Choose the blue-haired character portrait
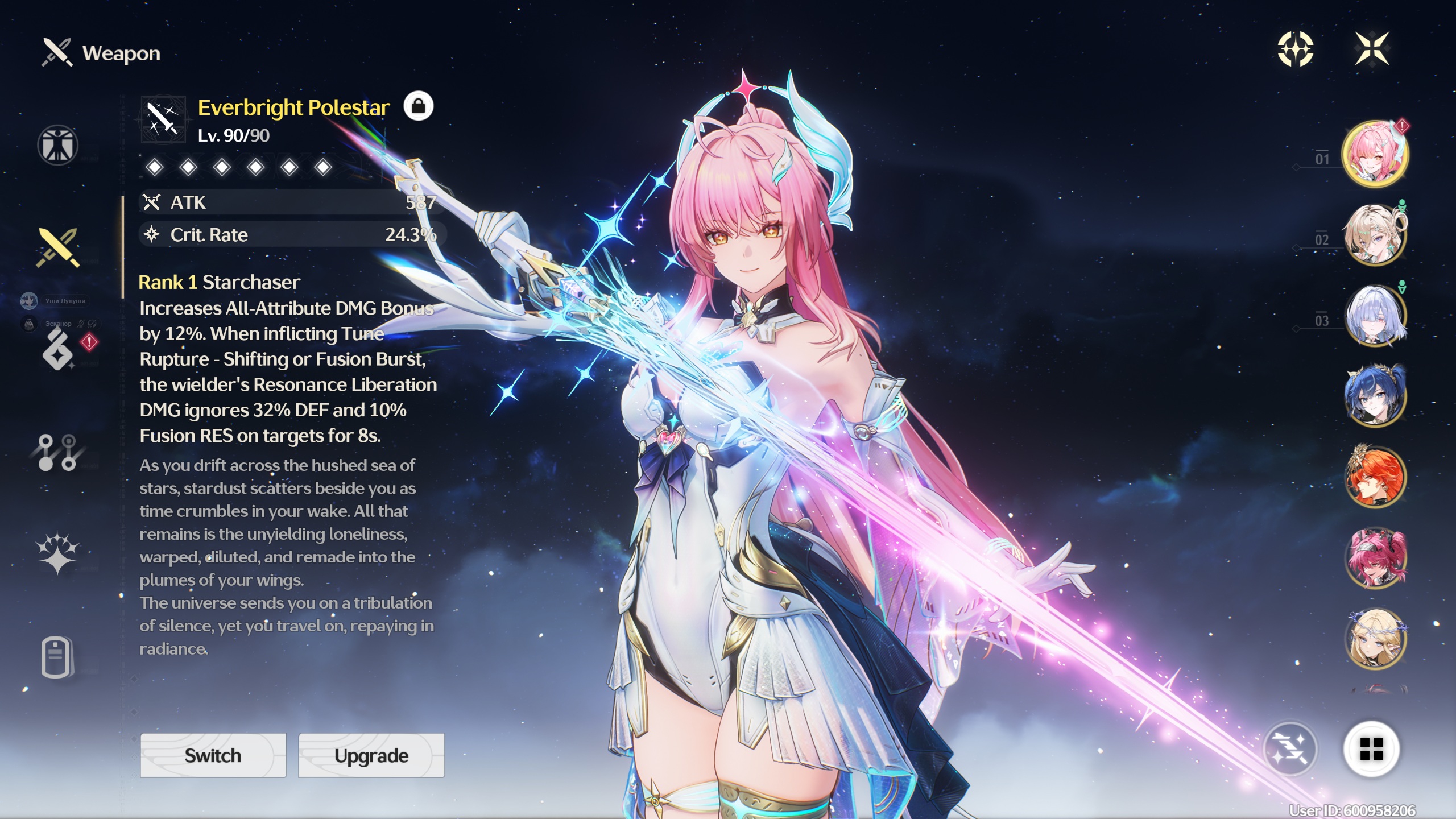The width and height of the screenshot is (1456, 819). (1375, 396)
